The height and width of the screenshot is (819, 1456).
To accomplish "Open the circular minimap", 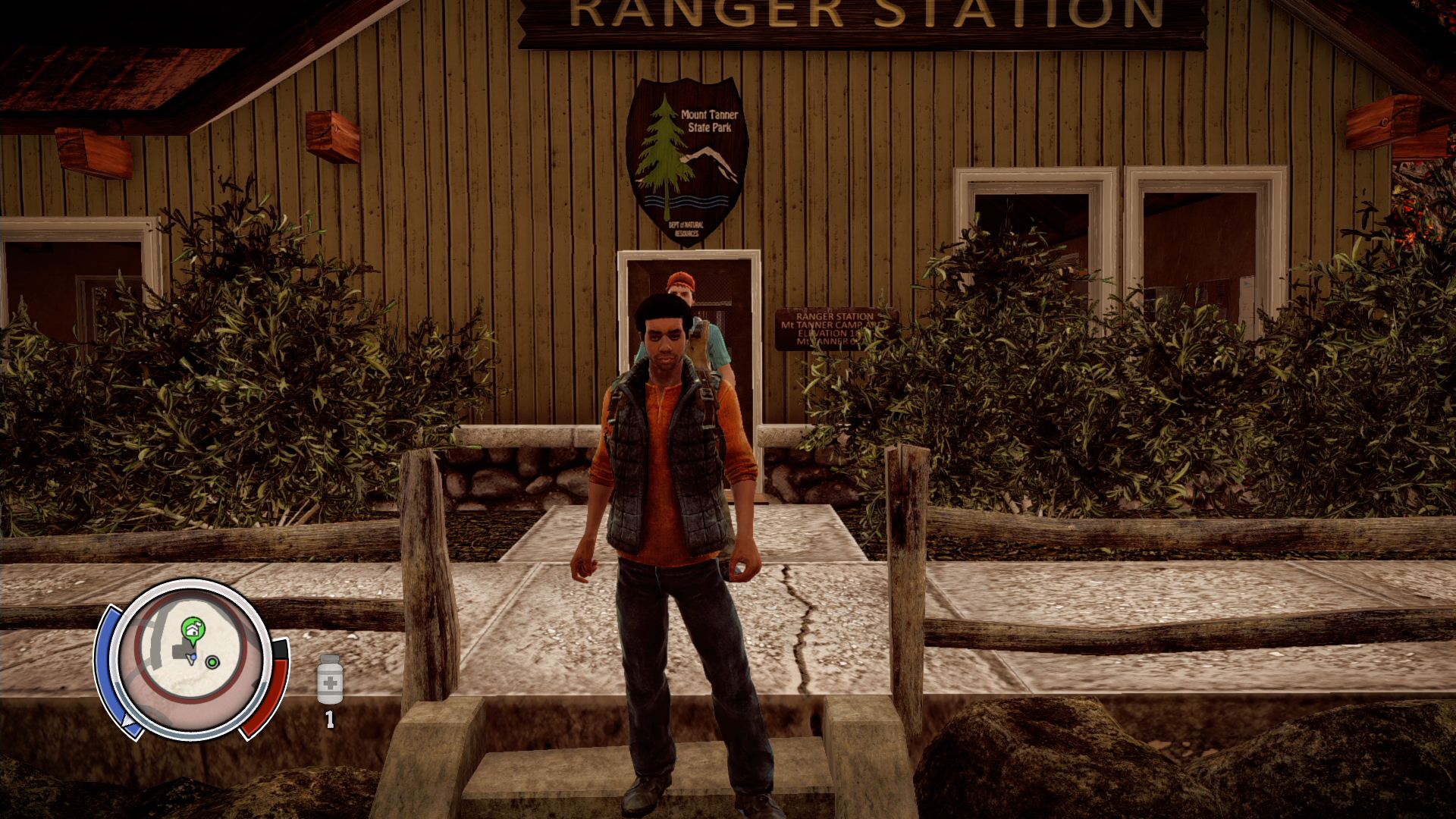I will click(191, 658).
